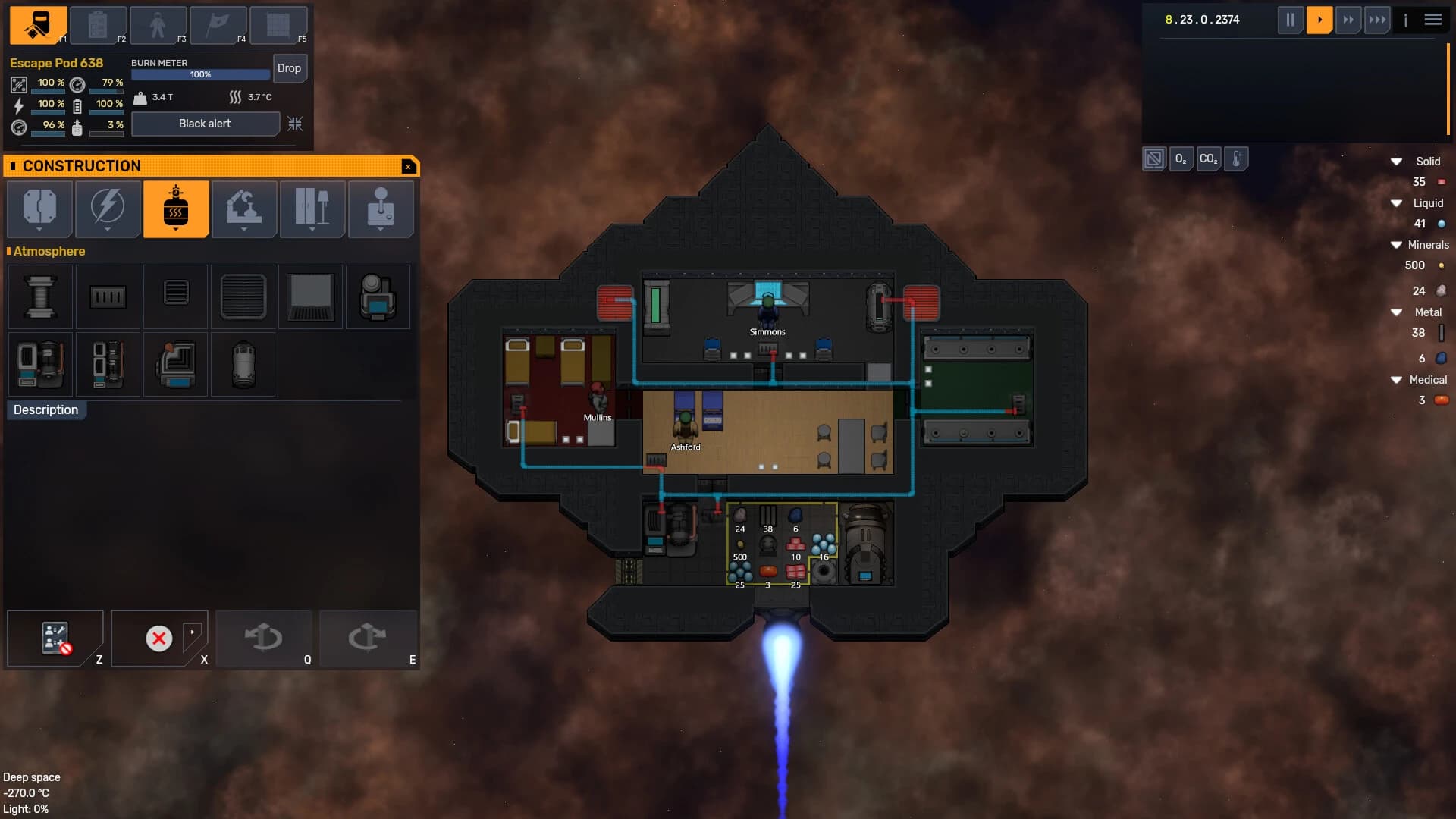Select the joystick controls construction category

coord(381,209)
